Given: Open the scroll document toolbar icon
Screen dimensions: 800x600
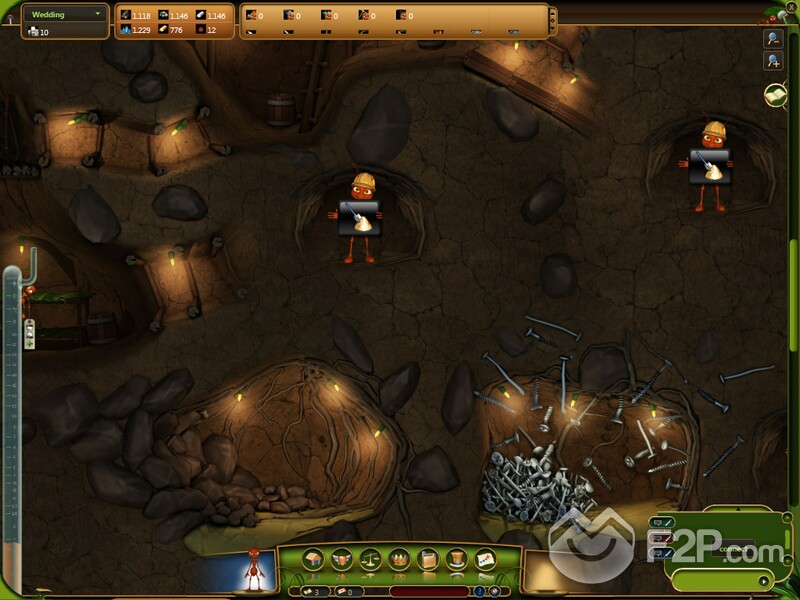Looking at the screenshot, I should click(427, 559).
